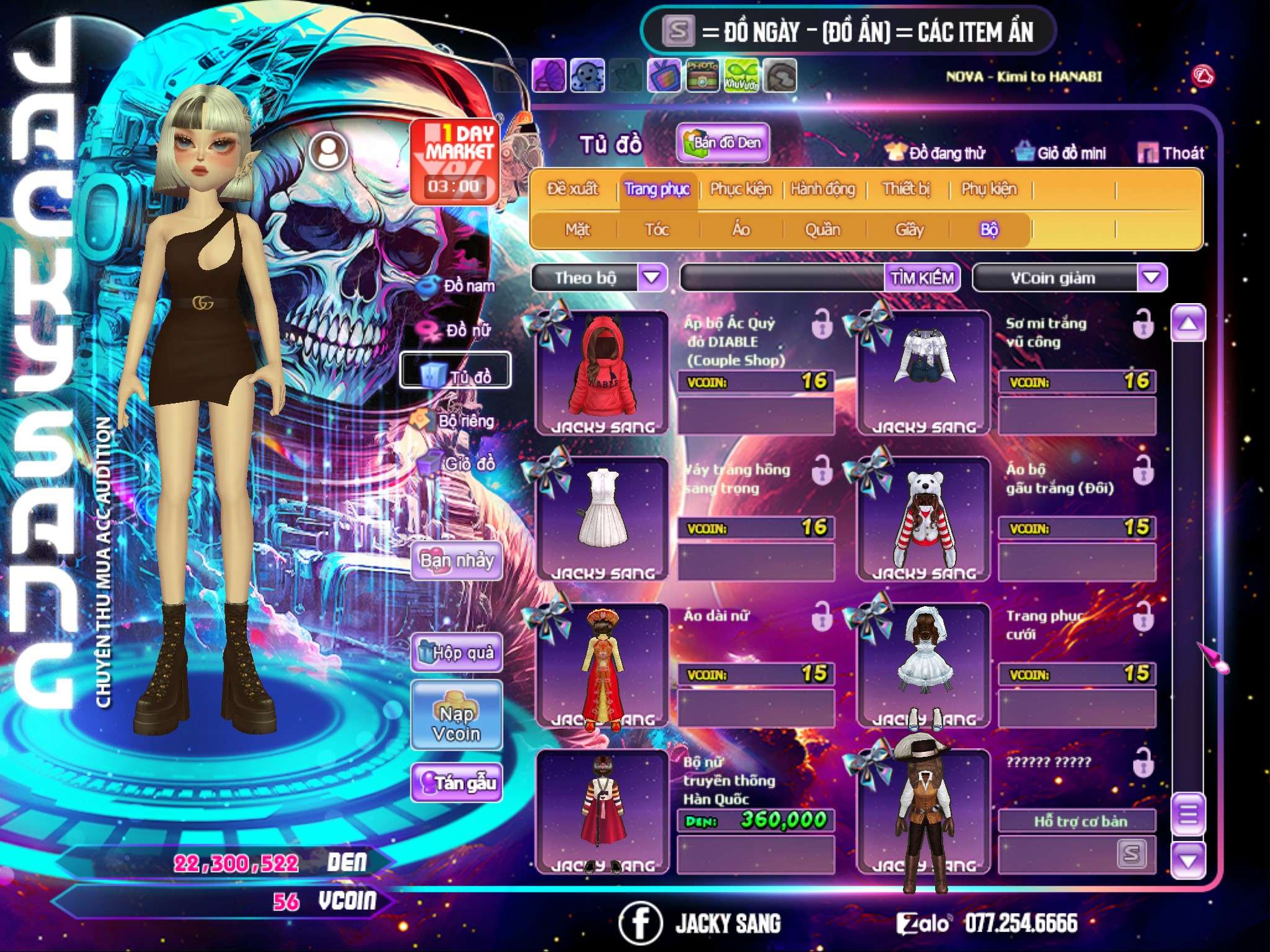Show Đồ đang thử items
This screenshot has width=1270, height=952.
[x=935, y=153]
